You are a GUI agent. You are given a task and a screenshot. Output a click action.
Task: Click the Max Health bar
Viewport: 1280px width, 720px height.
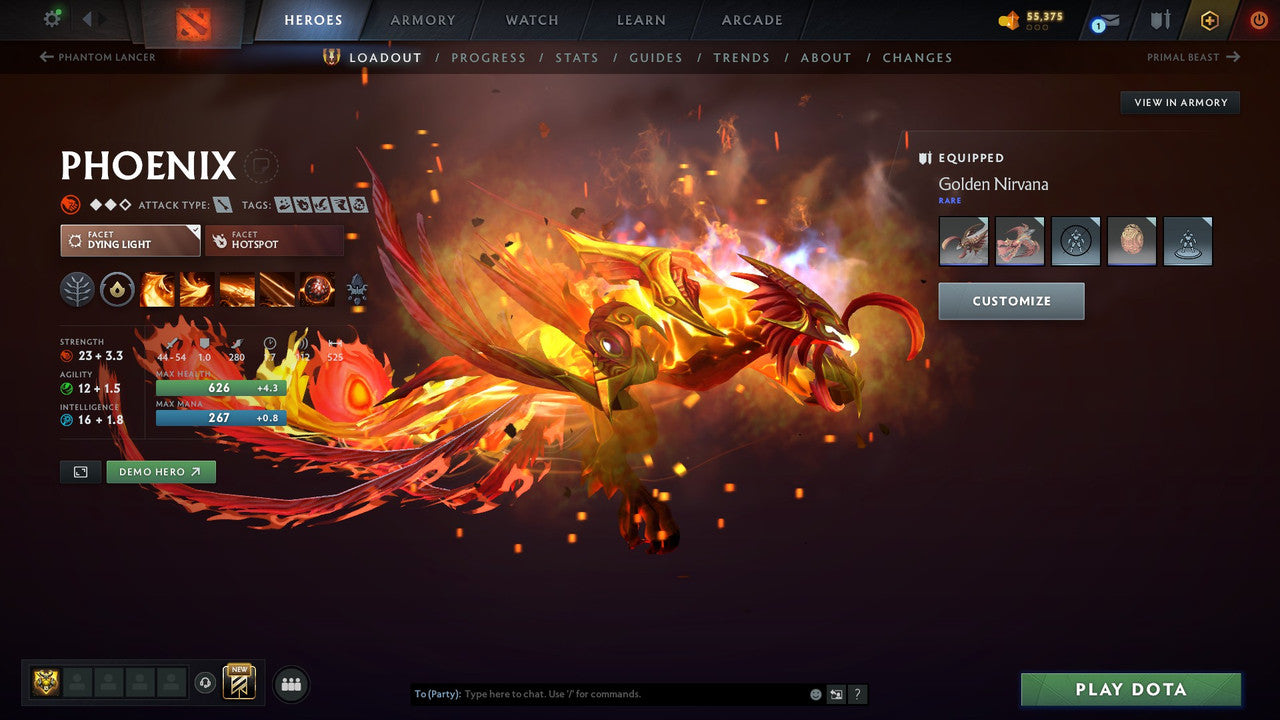point(220,387)
